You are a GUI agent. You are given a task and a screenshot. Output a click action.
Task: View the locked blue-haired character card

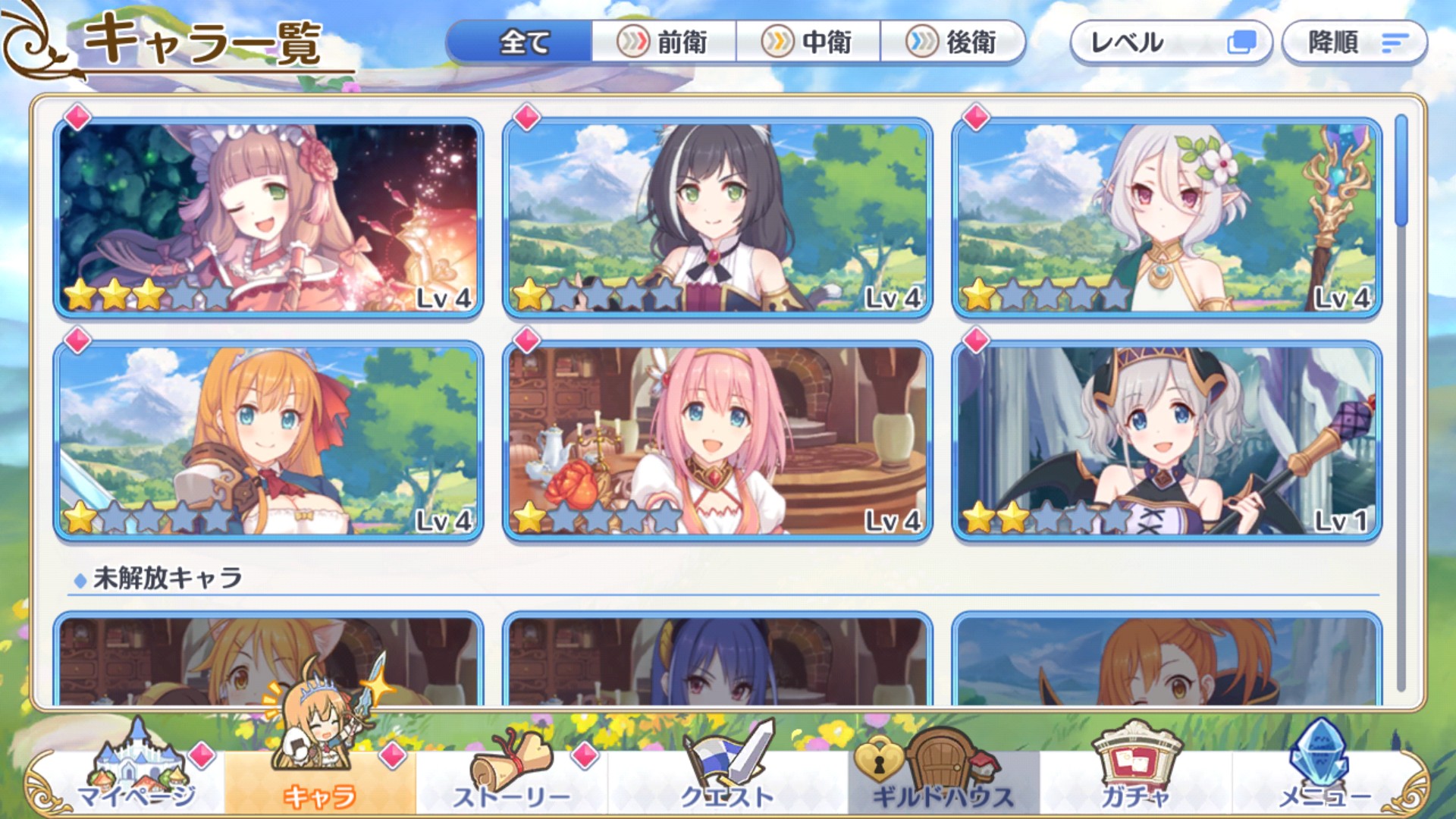tap(717, 658)
